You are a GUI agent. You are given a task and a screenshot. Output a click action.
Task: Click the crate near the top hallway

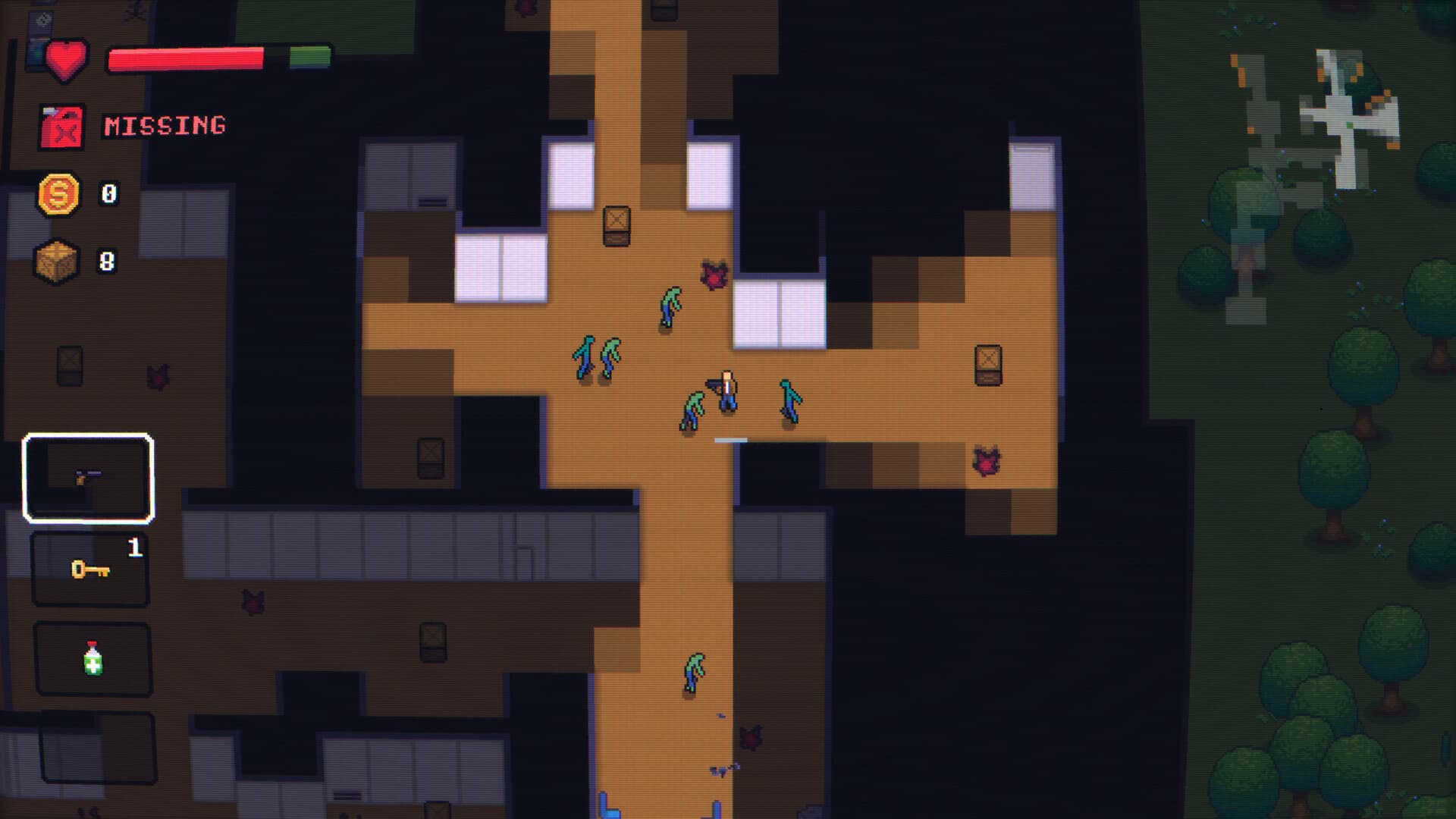[617, 226]
